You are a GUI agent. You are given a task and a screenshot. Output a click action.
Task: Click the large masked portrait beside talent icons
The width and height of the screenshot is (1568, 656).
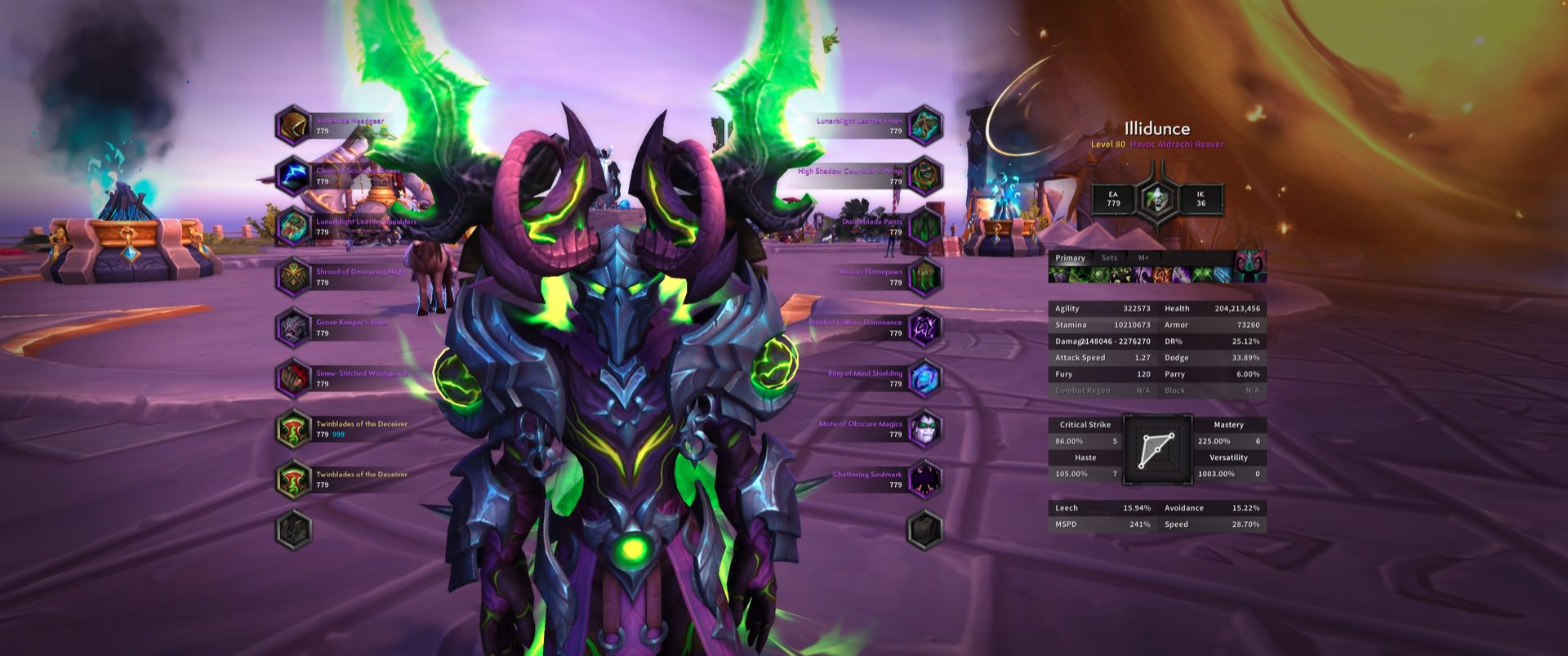(1250, 266)
